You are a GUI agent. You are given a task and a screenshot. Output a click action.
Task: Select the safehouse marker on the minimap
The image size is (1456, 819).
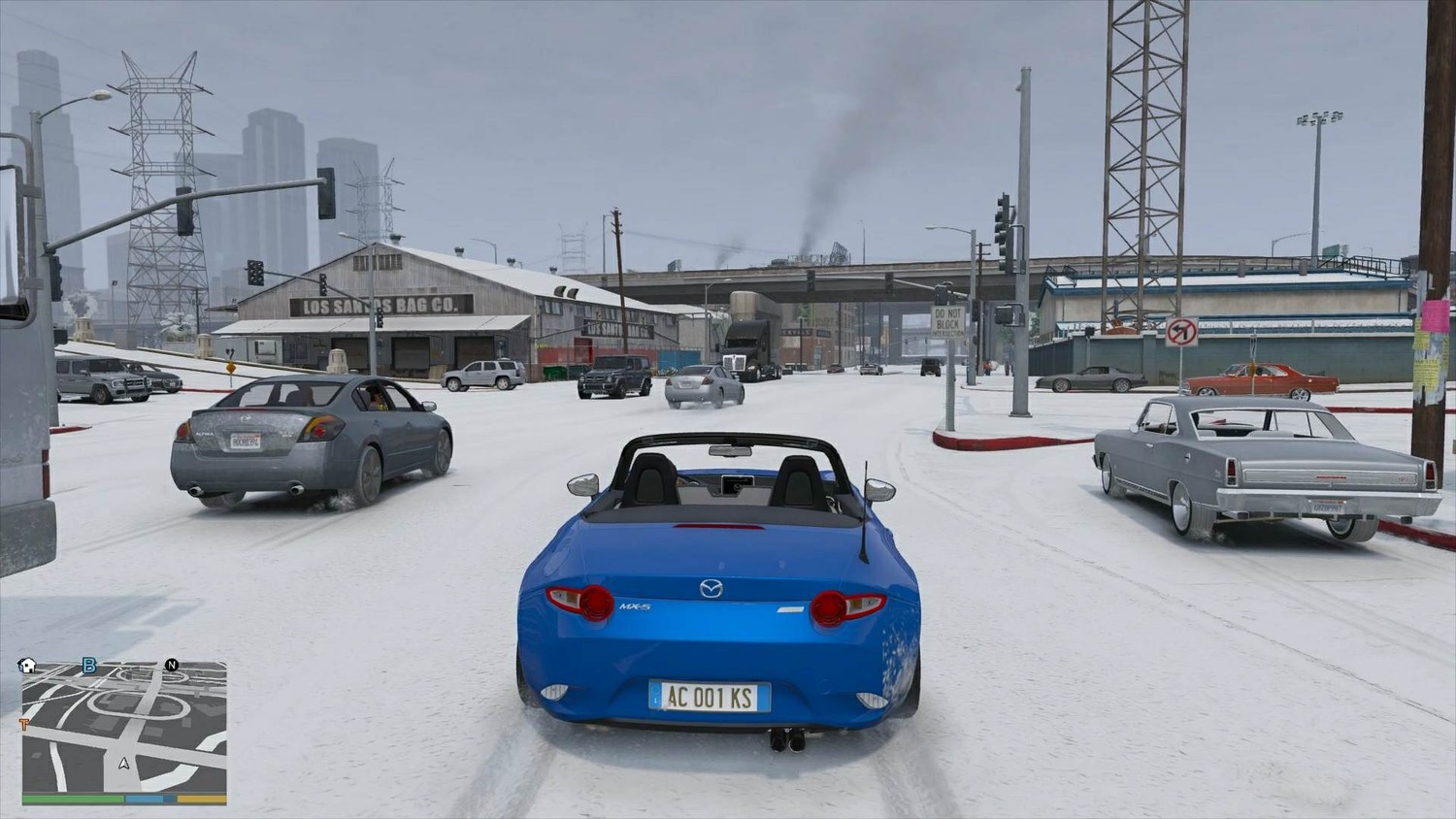tap(27, 666)
